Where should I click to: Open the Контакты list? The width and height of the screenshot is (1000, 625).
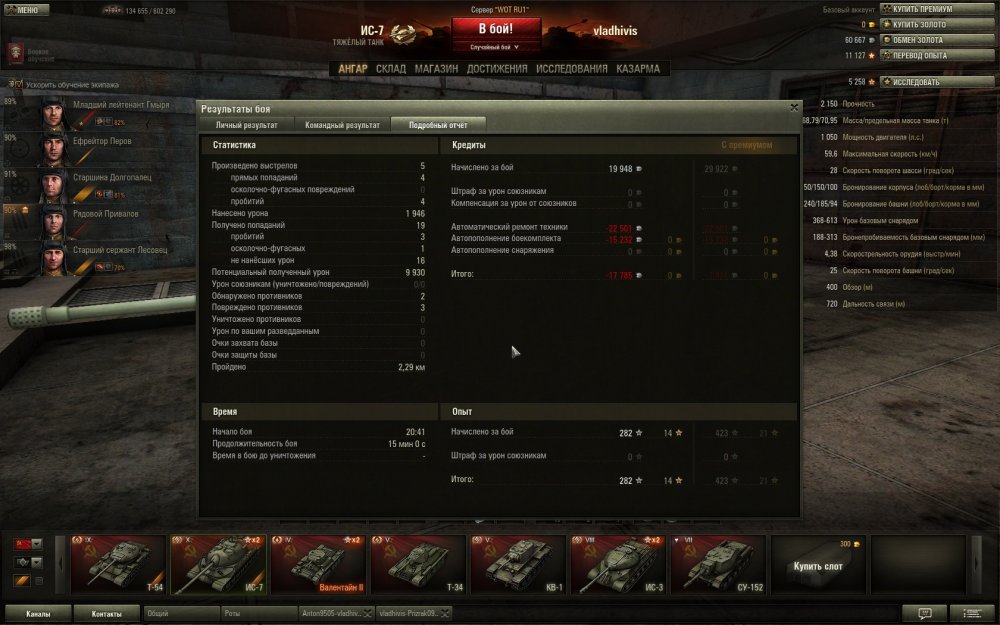coord(107,614)
